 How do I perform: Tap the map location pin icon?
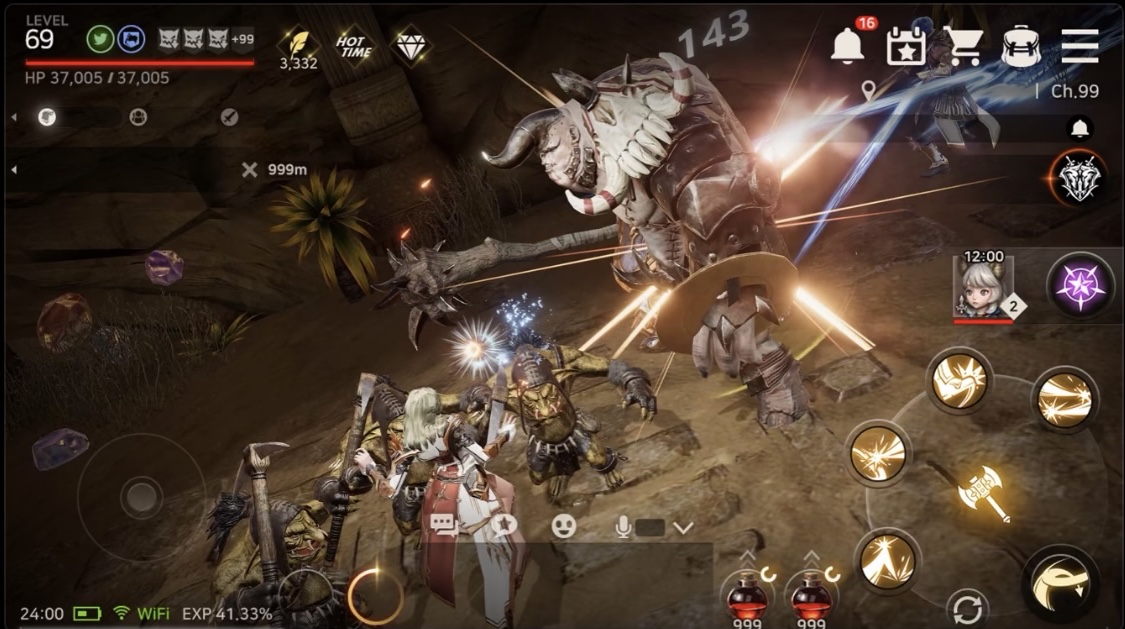[868, 91]
